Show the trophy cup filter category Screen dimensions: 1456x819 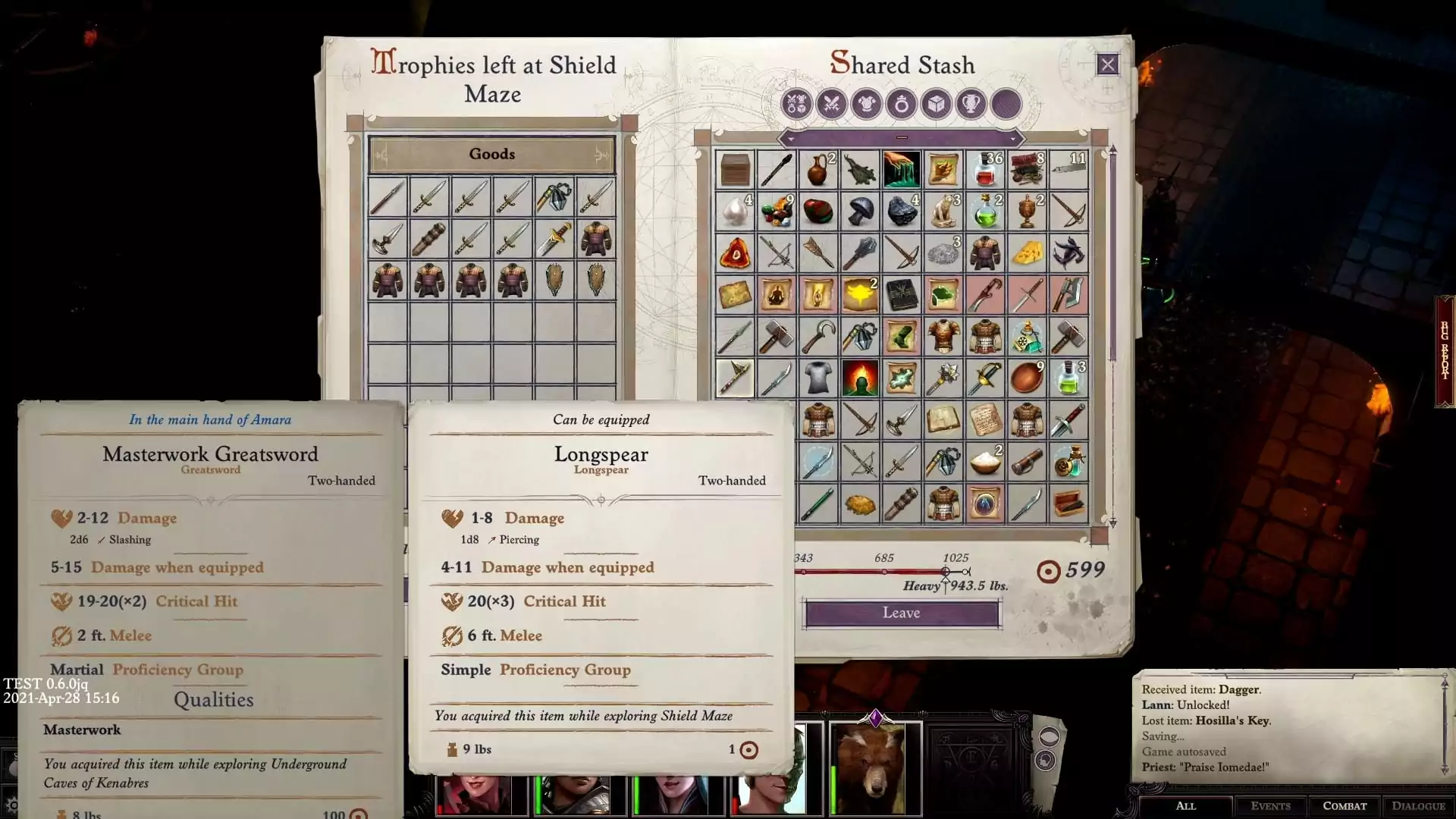971,104
